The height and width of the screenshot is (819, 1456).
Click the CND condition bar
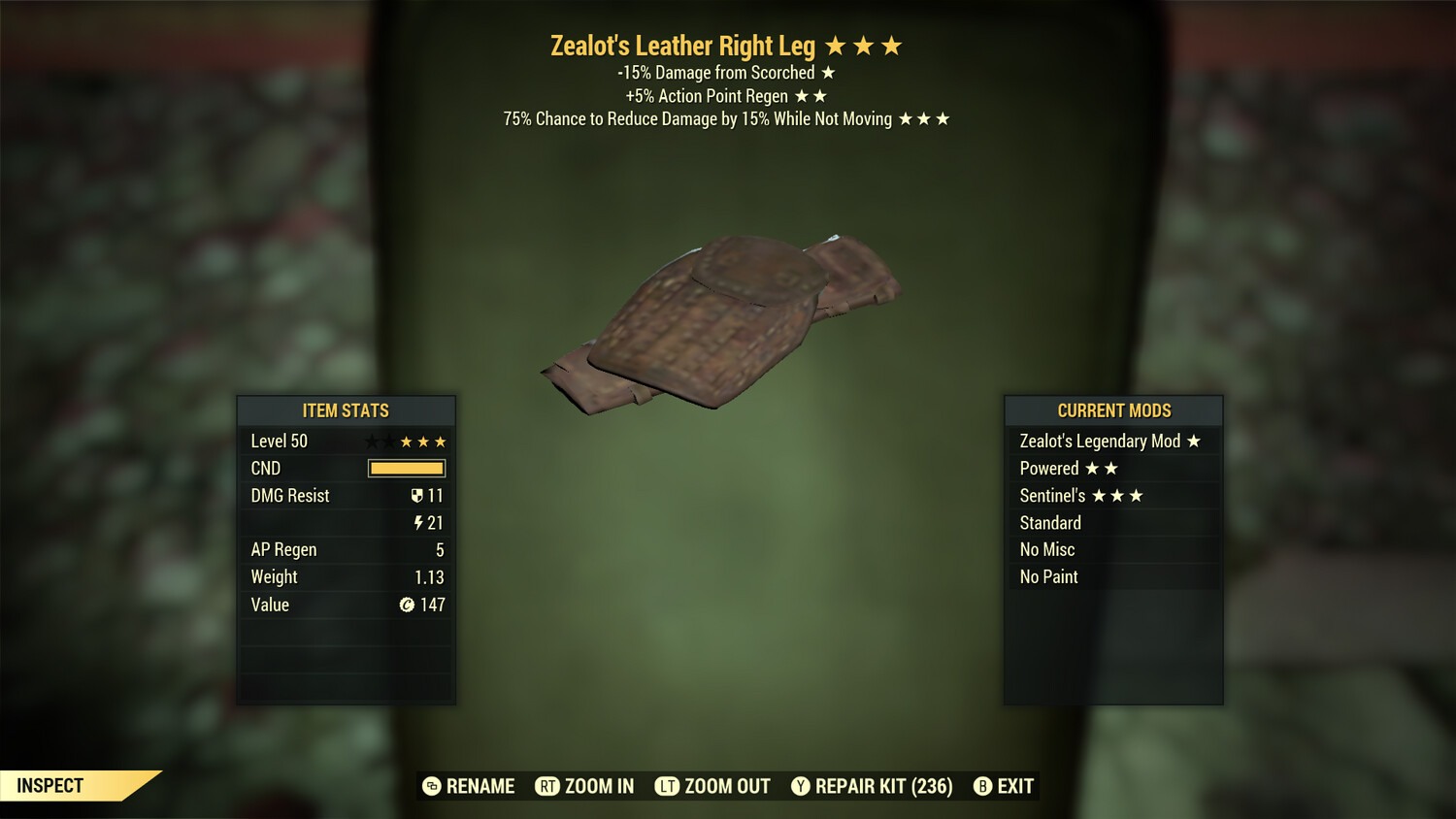coord(406,468)
